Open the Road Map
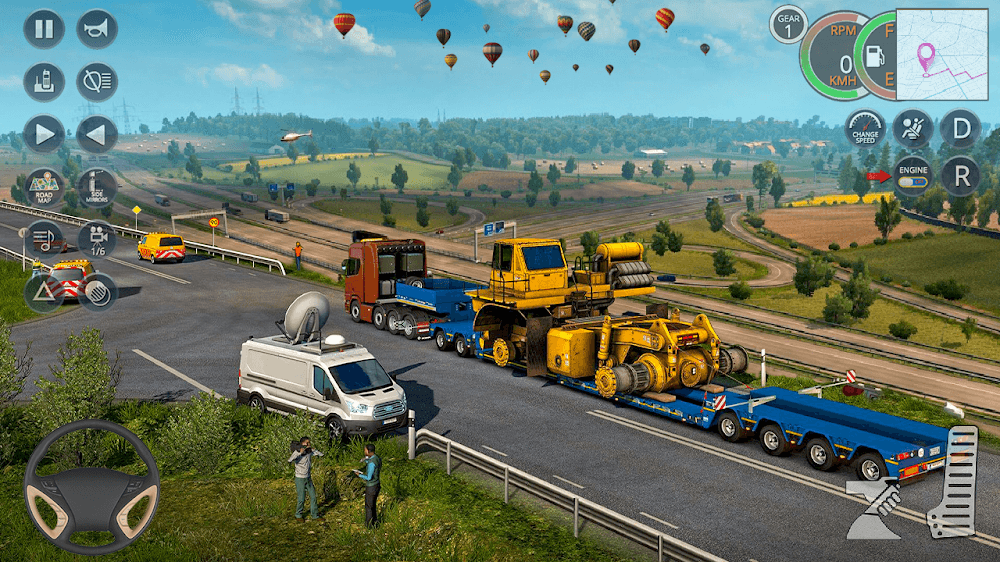This screenshot has height=562, width=1000. pos(44,186)
